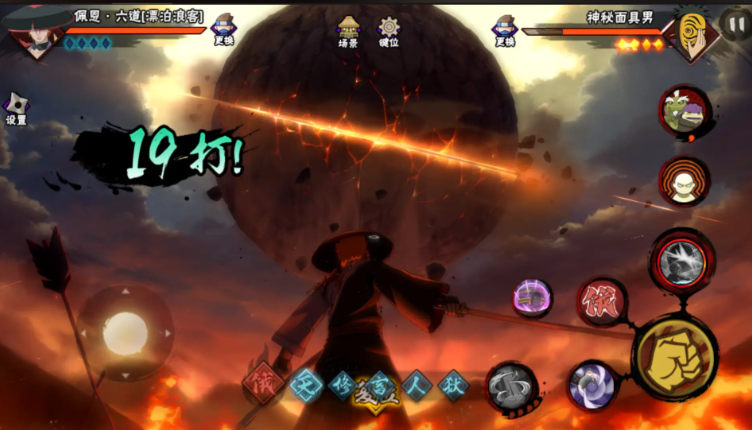Tap 更换 beside 佩恩·六道 to swap ninja

223,30
